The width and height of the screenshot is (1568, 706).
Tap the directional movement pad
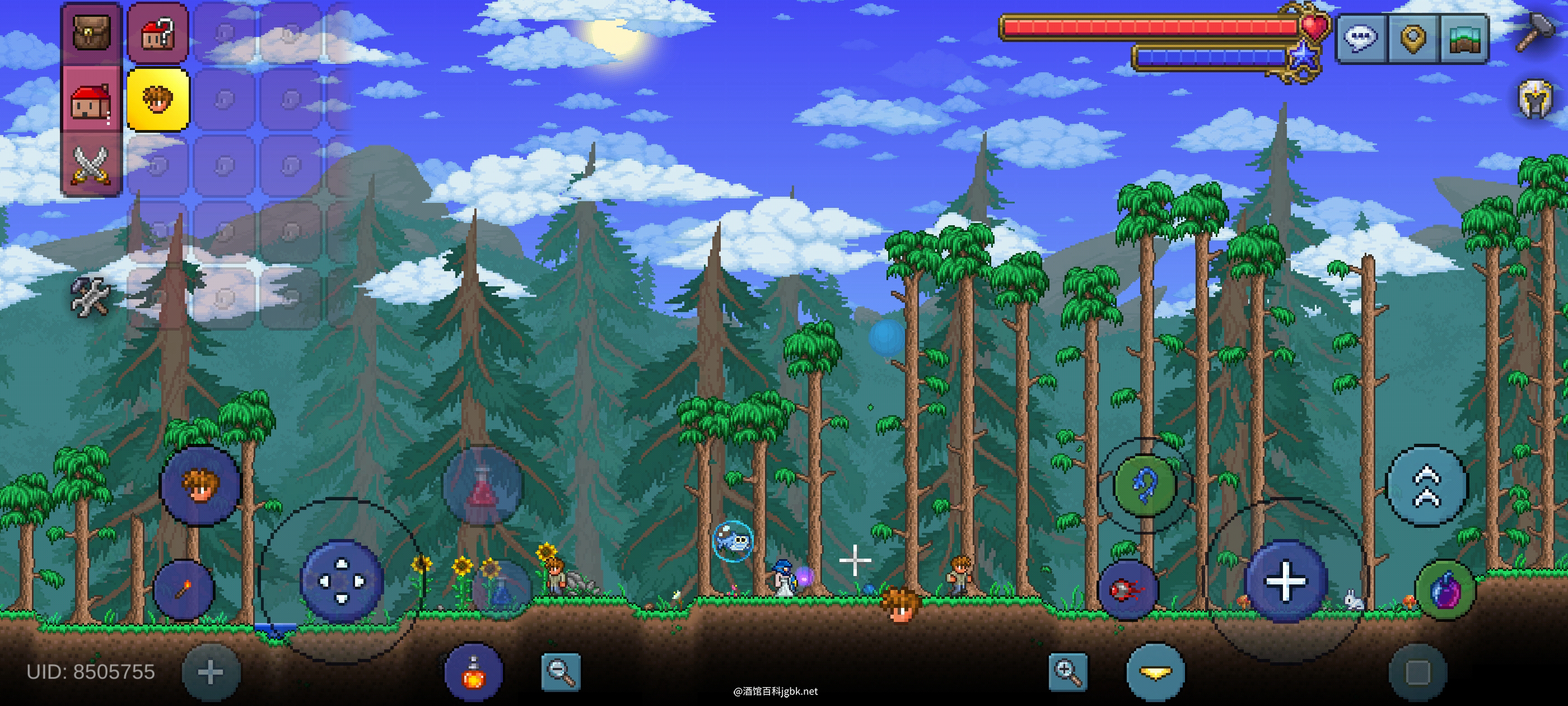click(342, 580)
